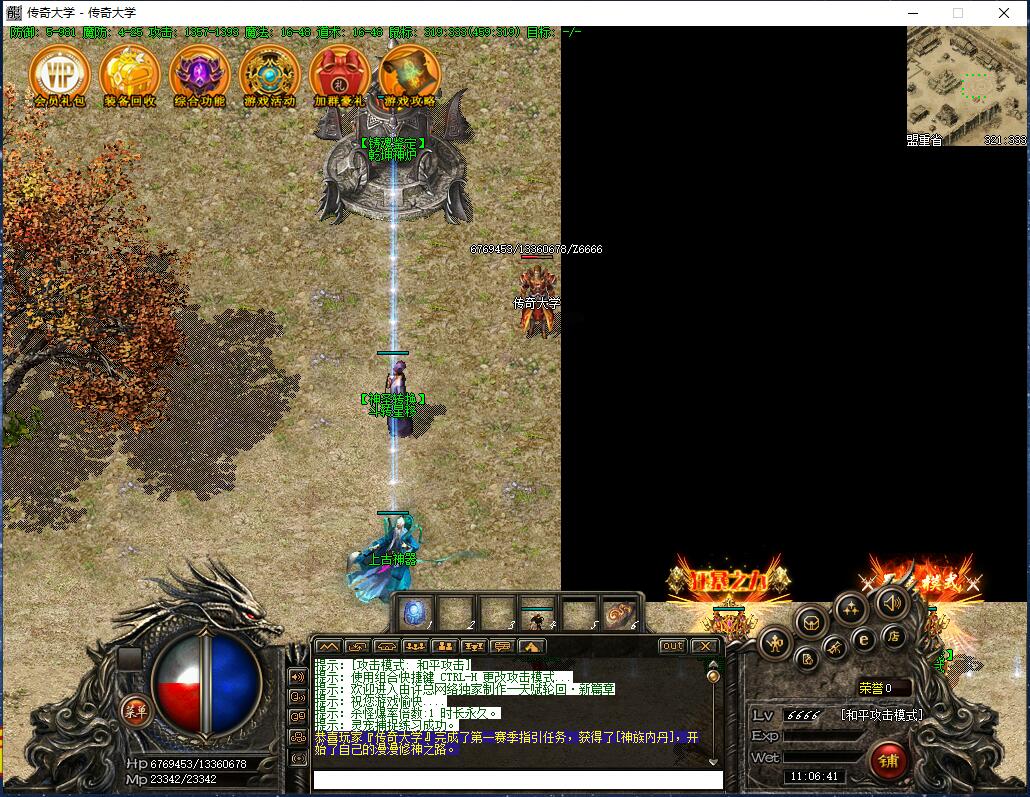
Task: Open the 装备回收 gold chest icon
Action: [130, 72]
